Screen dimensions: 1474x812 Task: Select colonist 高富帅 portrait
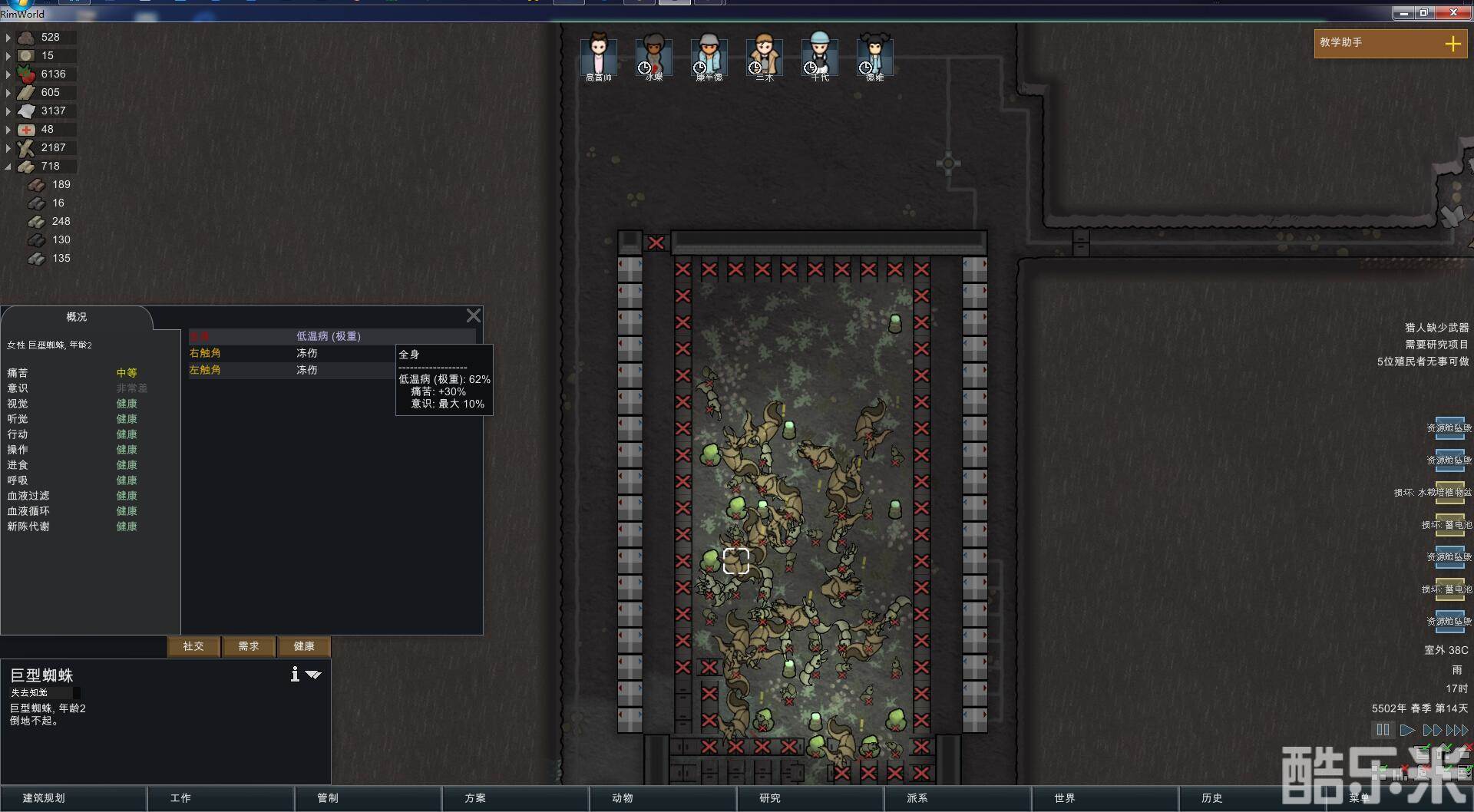point(598,54)
